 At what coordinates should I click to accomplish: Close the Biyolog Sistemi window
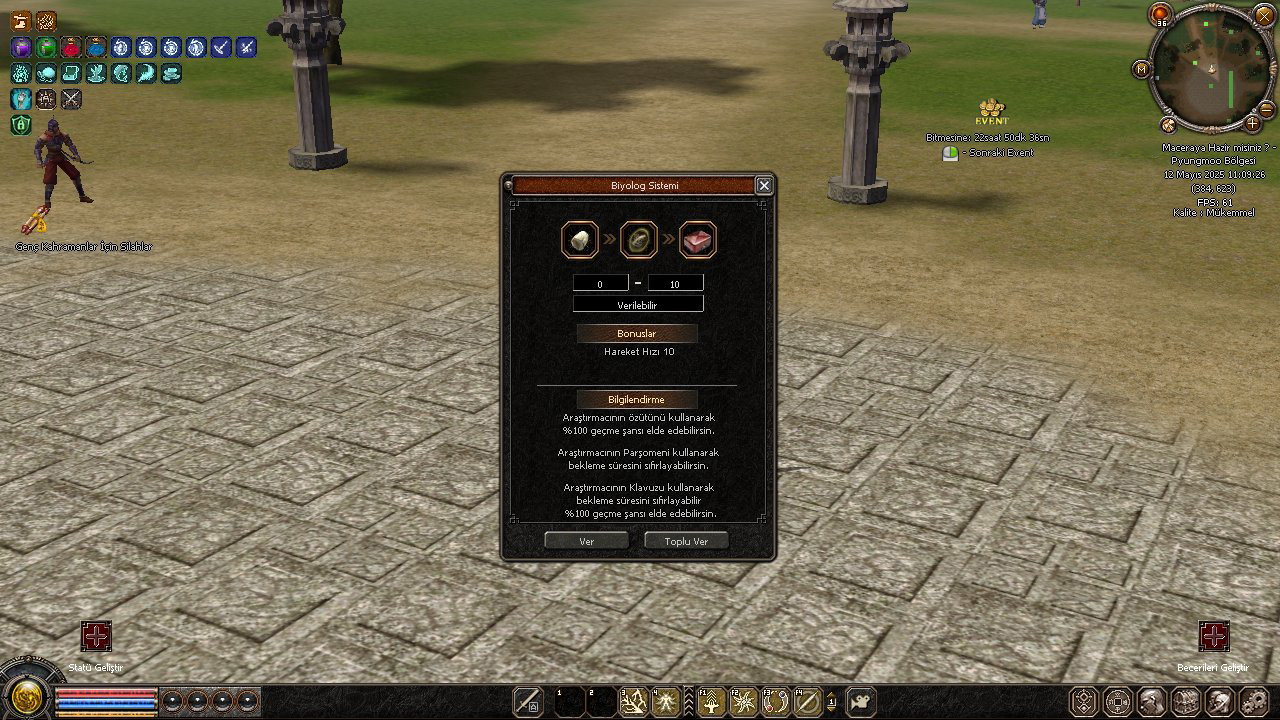(x=764, y=185)
